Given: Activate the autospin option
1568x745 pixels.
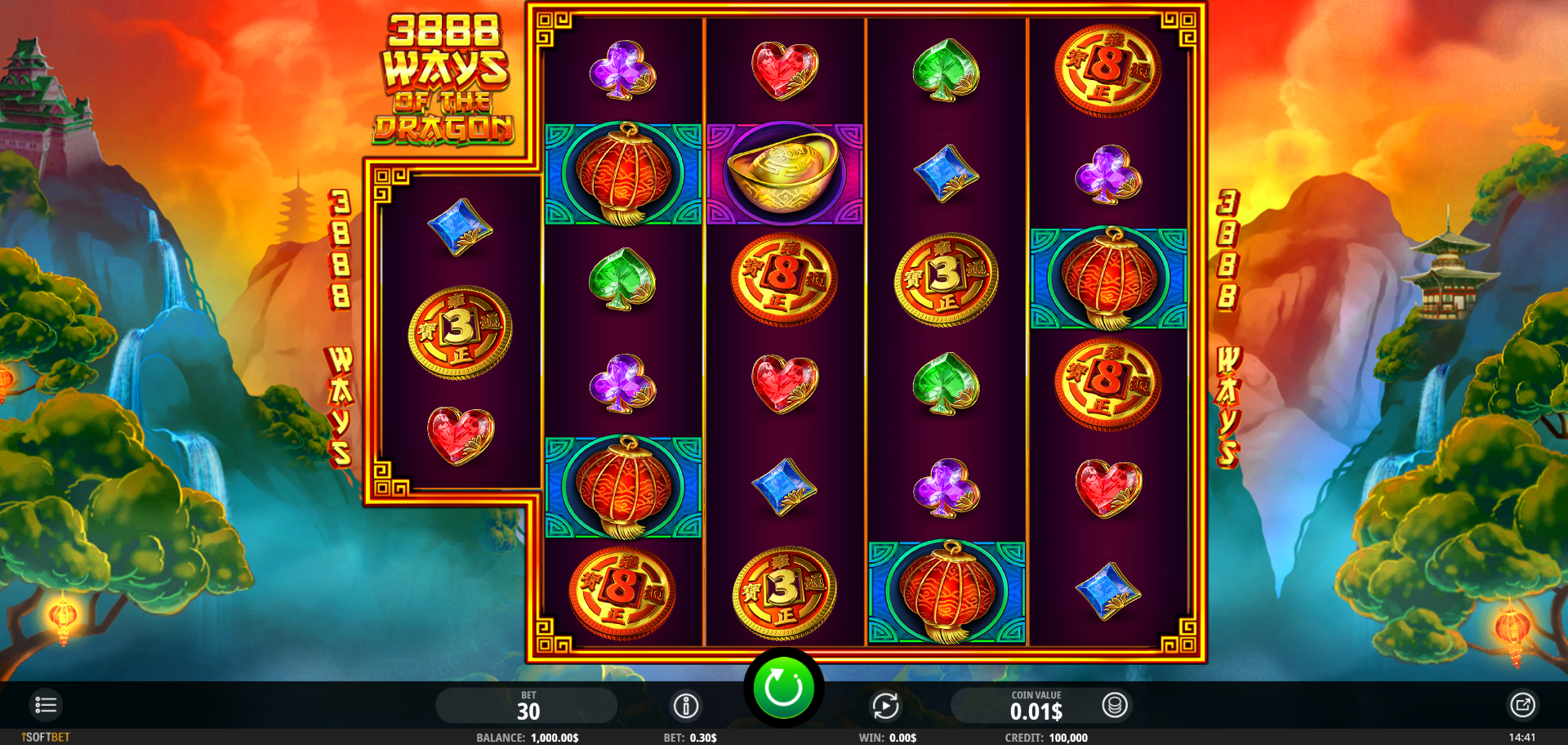Looking at the screenshot, I should [x=885, y=706].
